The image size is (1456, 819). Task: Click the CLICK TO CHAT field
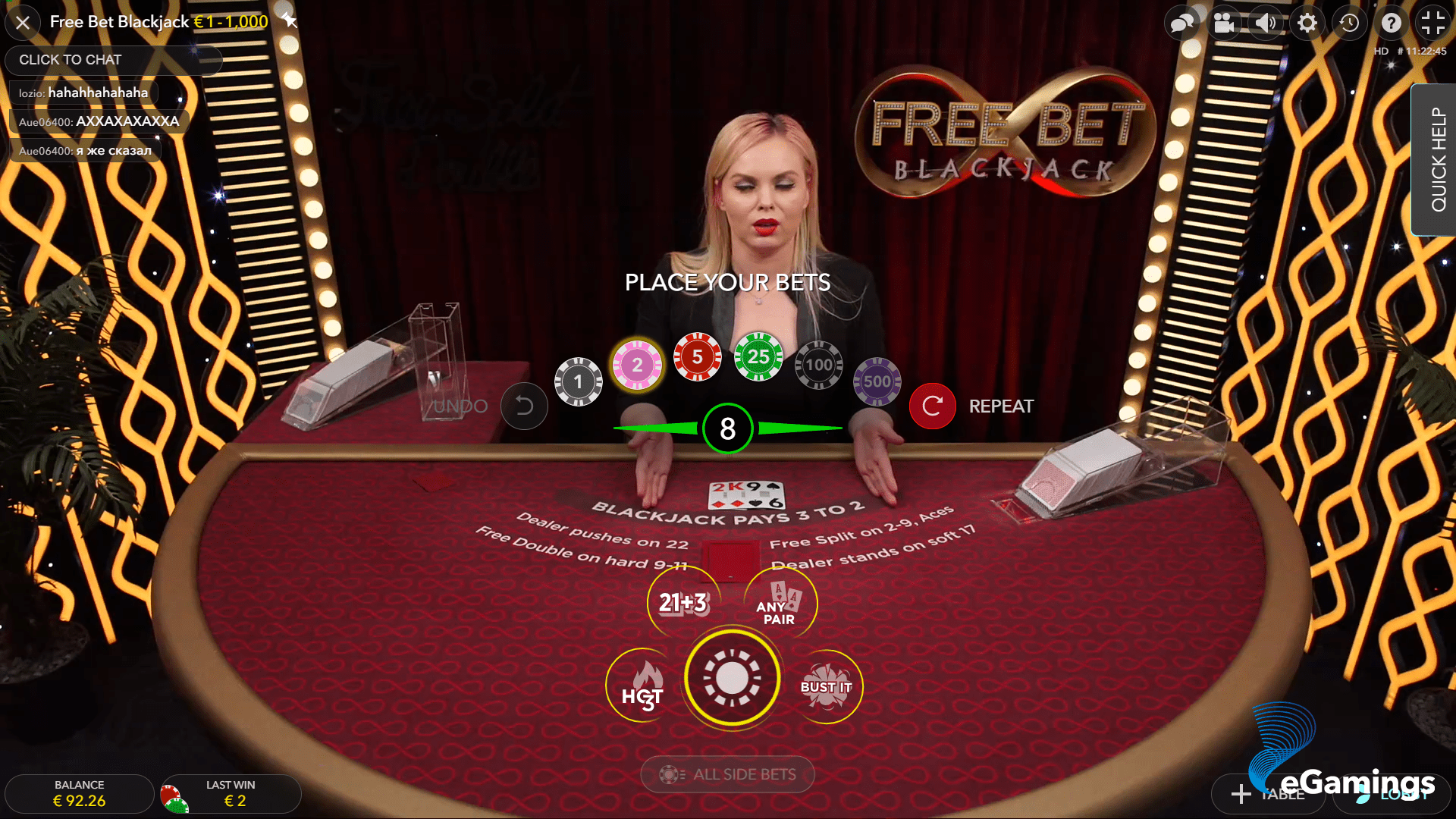pos(112,59)
